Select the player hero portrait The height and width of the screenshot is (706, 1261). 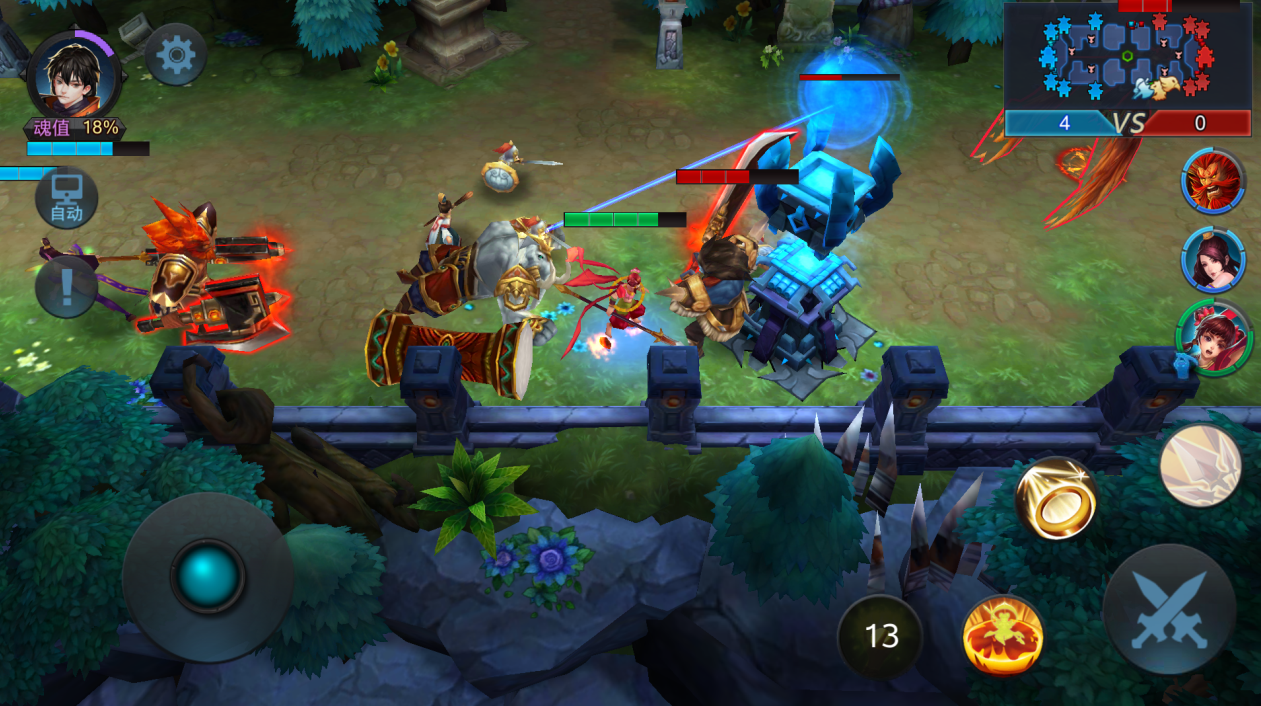(75, 72)
